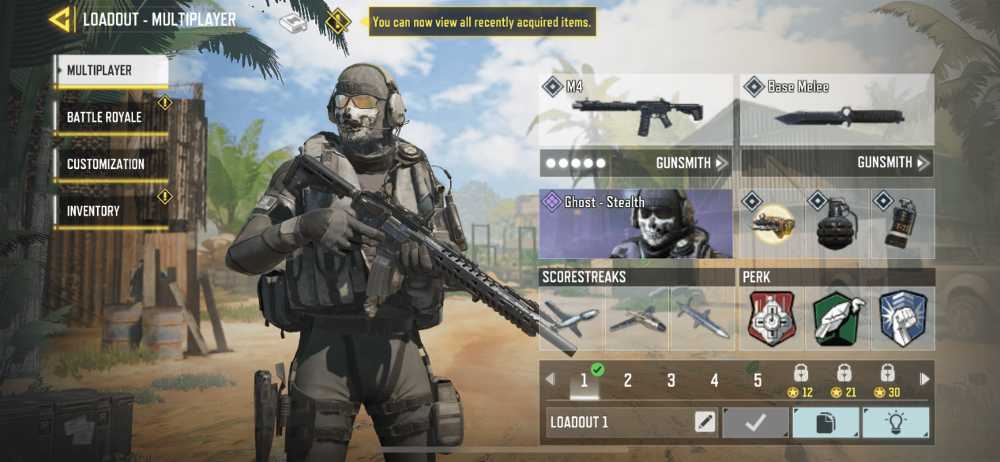
Task: Confirm loadout with the checkmark button
Action: point(755,422)
